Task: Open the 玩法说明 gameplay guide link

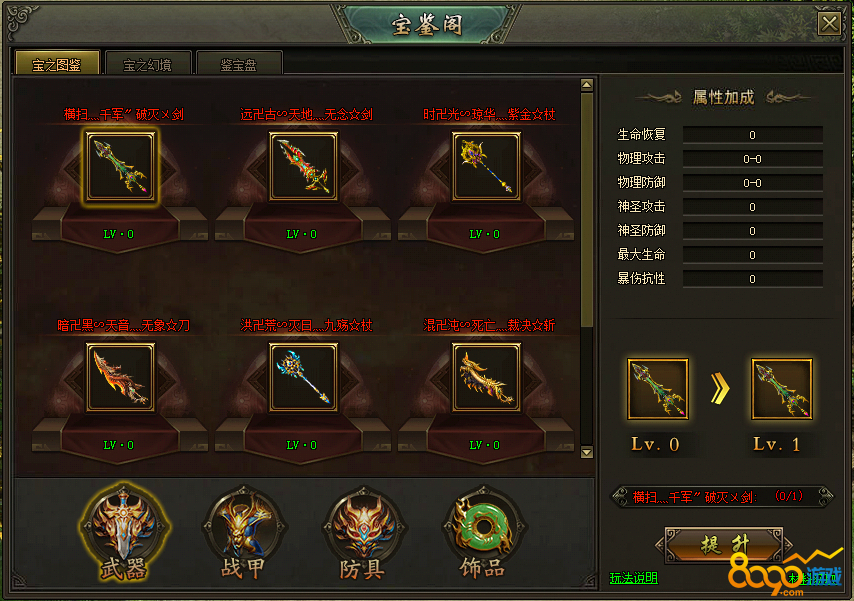Action: (x=634, y=578)
